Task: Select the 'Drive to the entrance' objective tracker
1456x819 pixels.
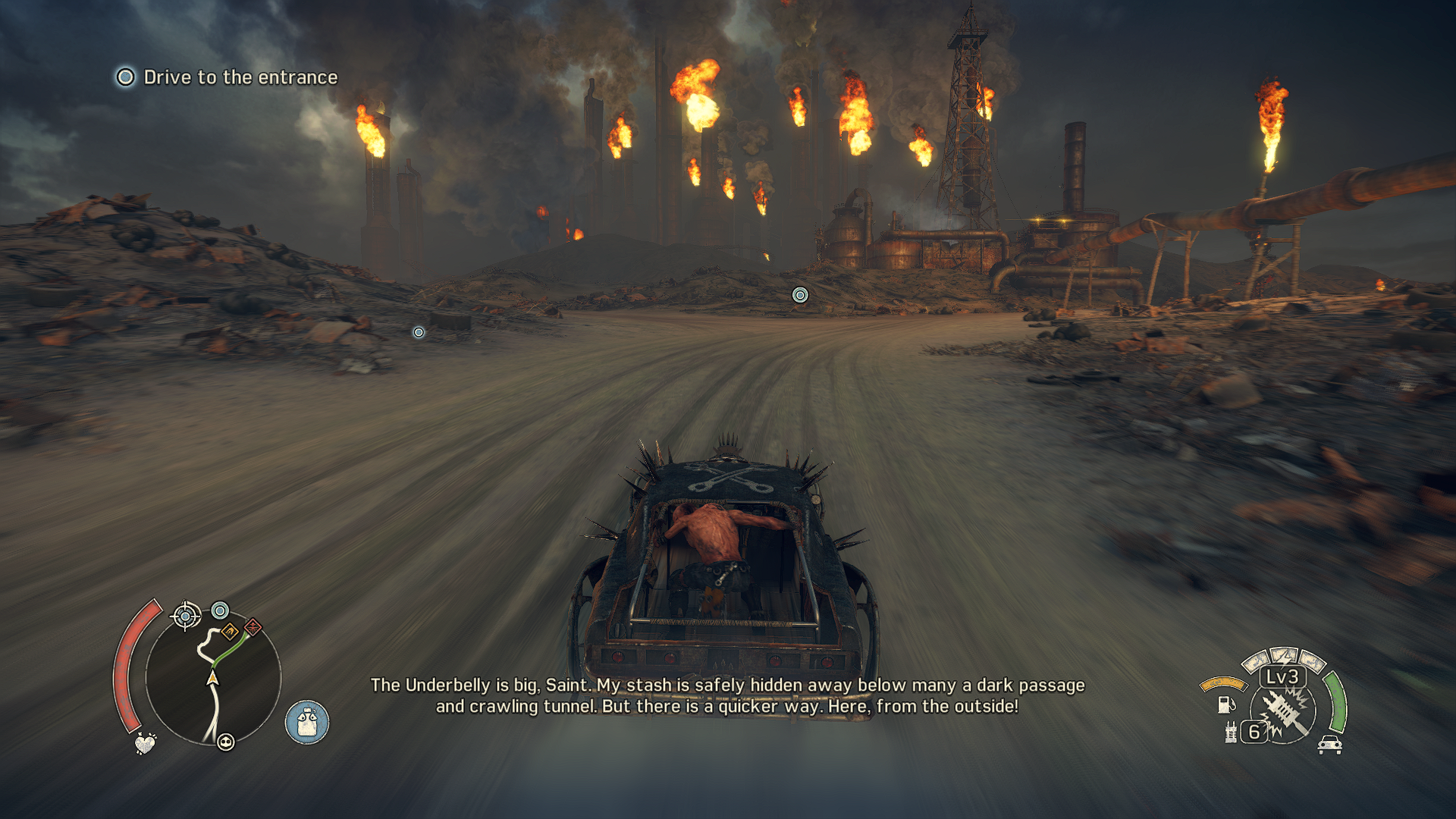Action: pos(227,77)
